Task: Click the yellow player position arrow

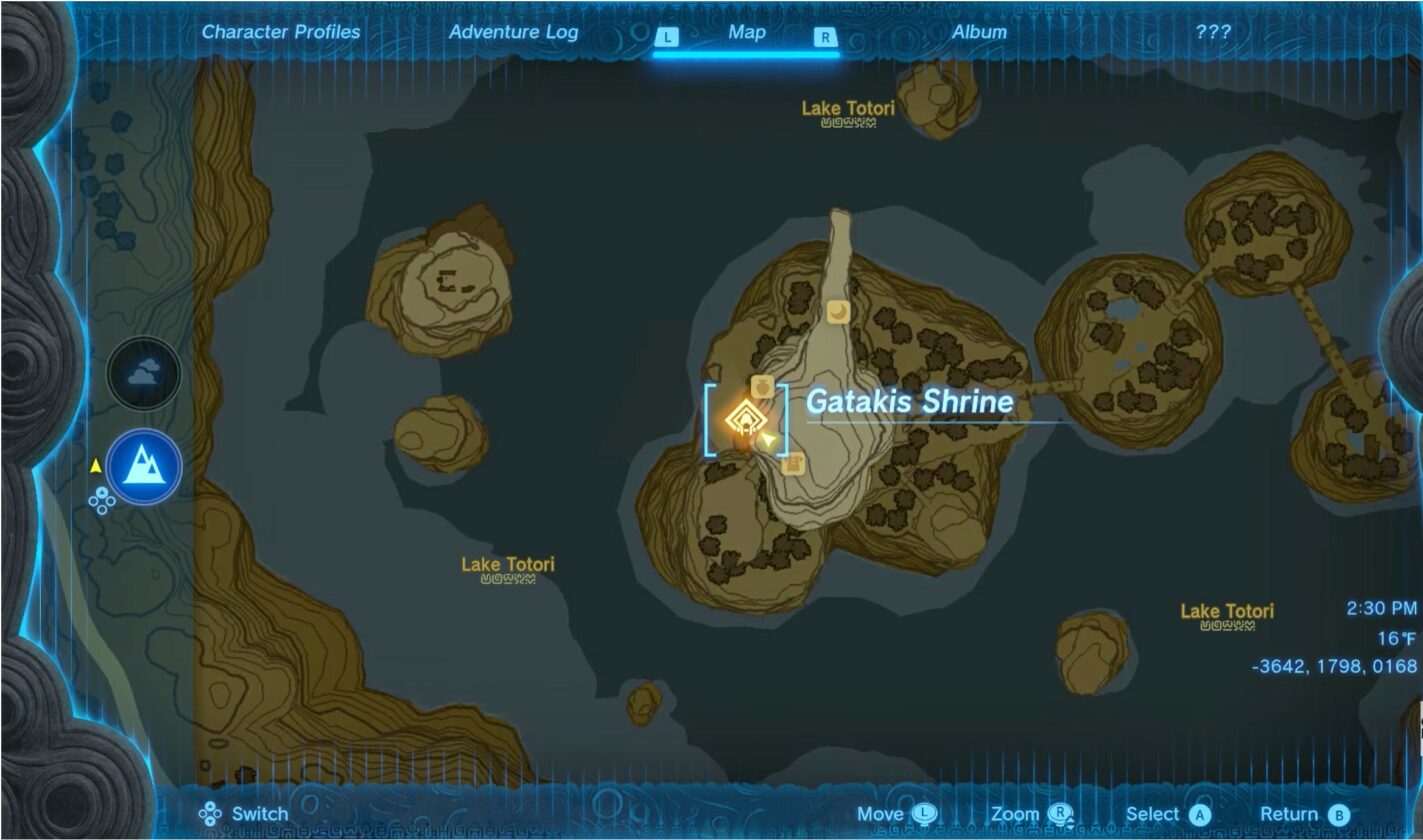Action: [766, 437]
